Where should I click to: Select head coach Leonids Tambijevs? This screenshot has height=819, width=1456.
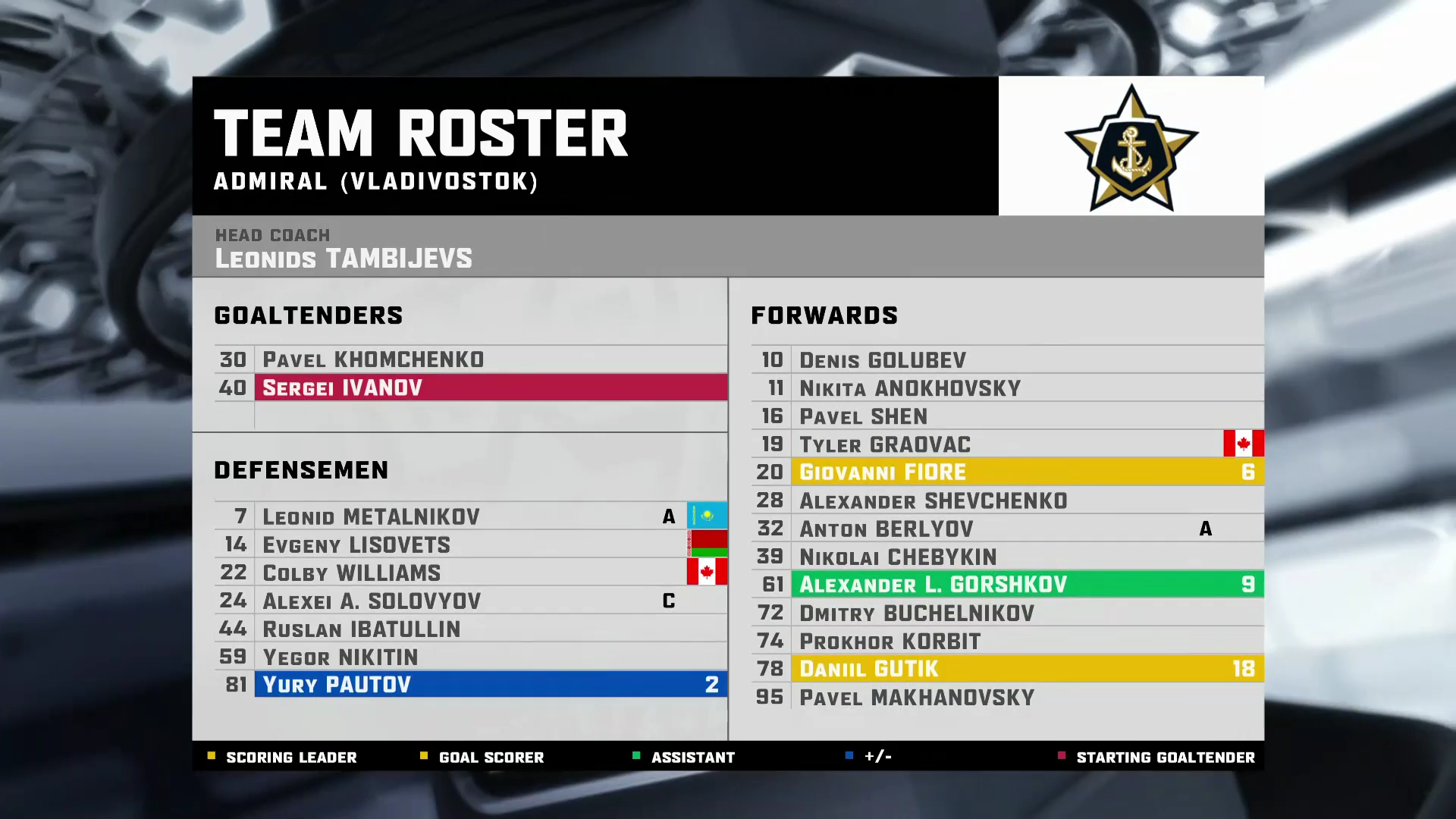coord(344,258)
